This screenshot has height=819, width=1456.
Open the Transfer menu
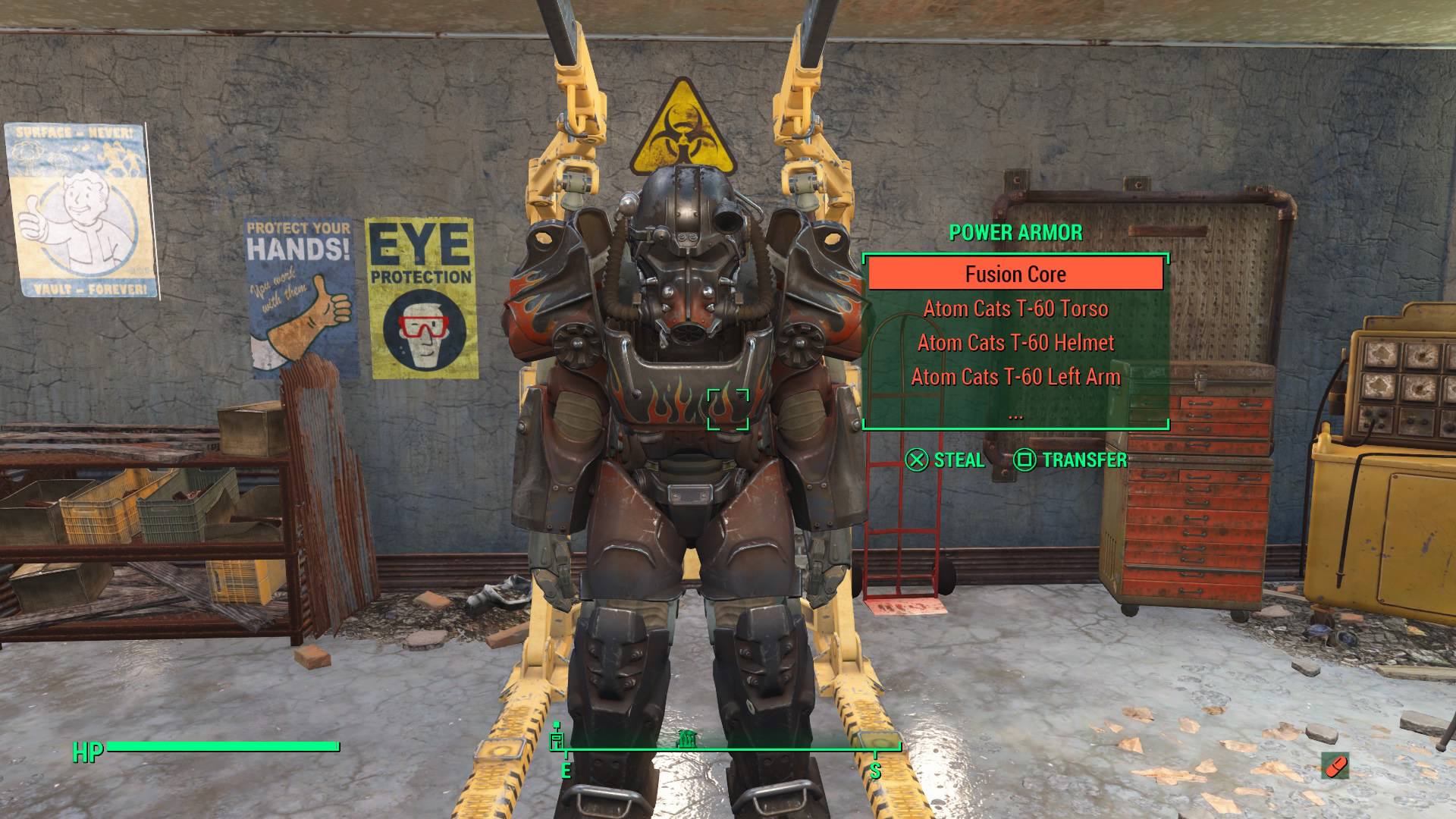pos(1070,460)
